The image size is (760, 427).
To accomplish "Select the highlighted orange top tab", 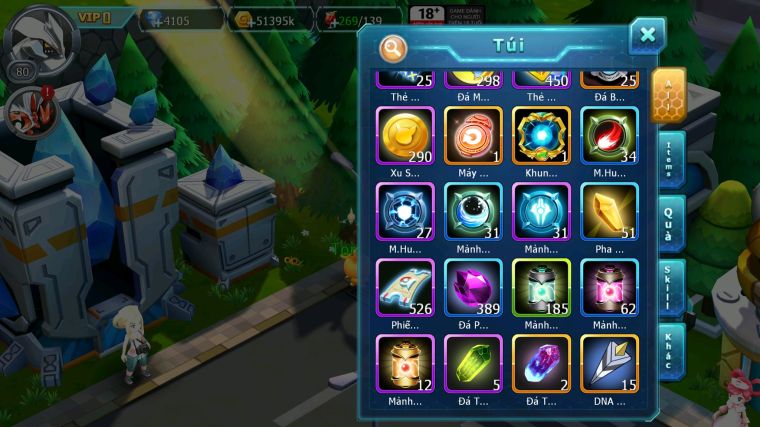I will click(x=667, y=95).
